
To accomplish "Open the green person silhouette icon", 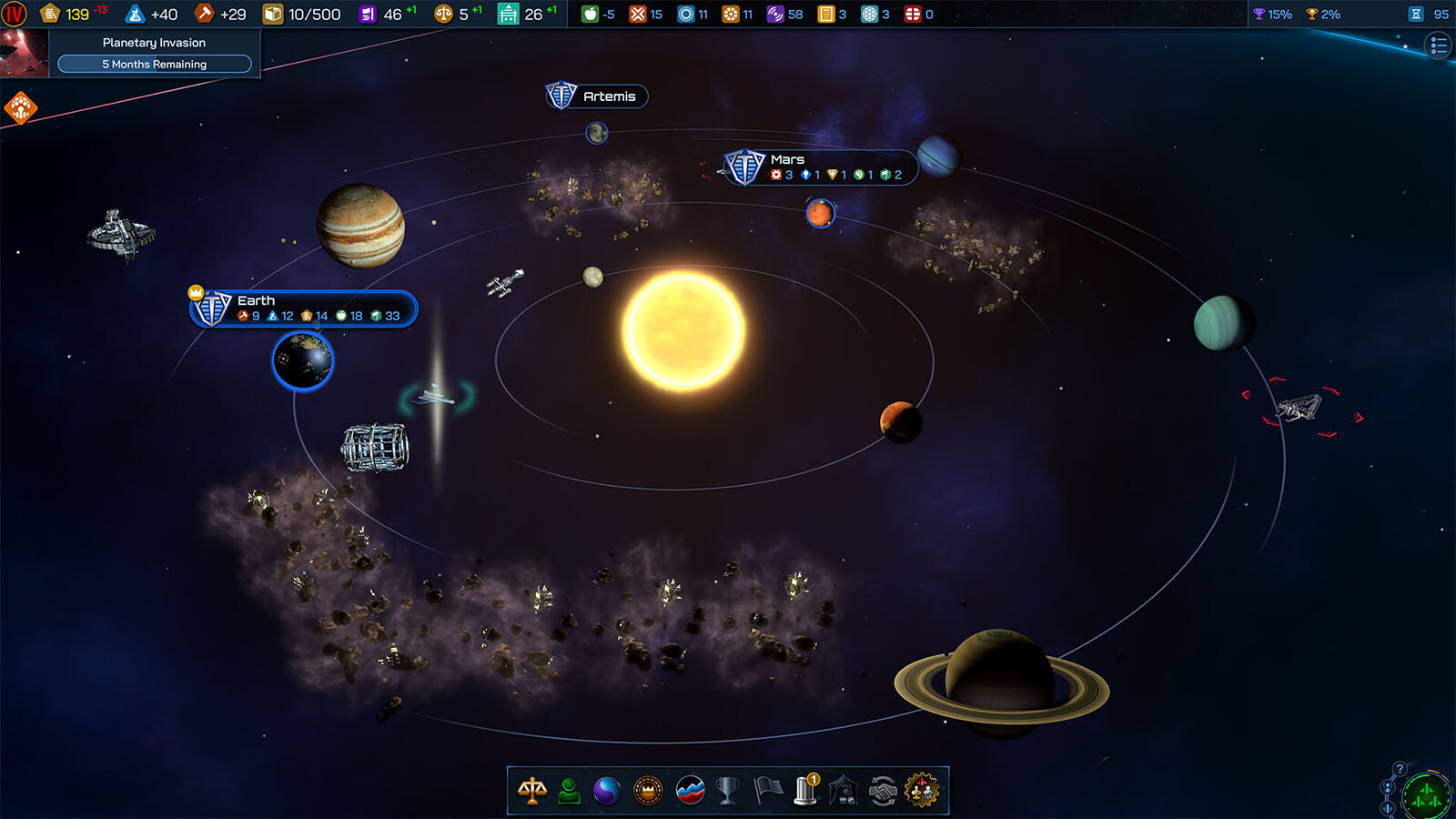I will [570, 791].
